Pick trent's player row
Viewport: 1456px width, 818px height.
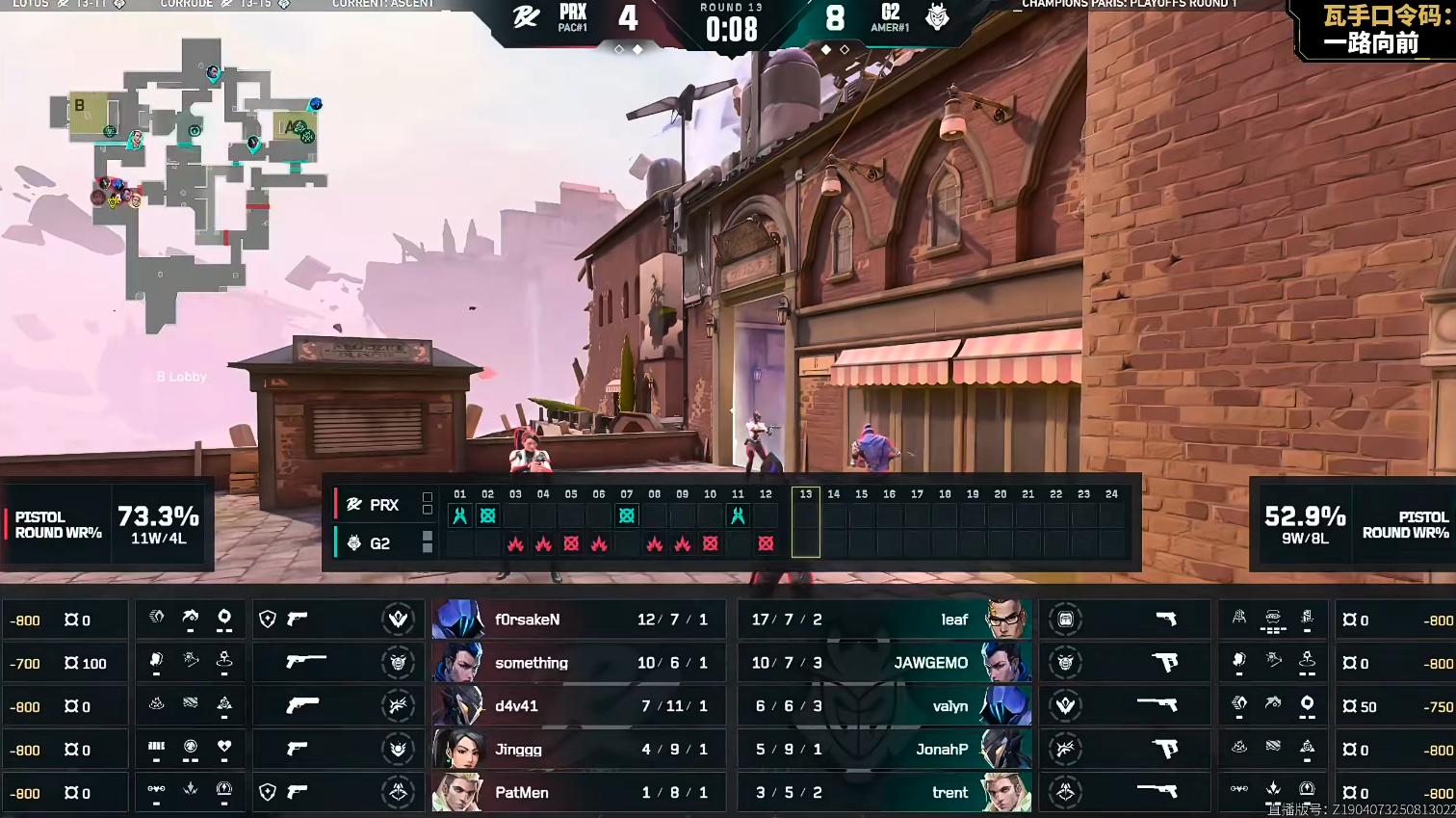pos(884,793)
